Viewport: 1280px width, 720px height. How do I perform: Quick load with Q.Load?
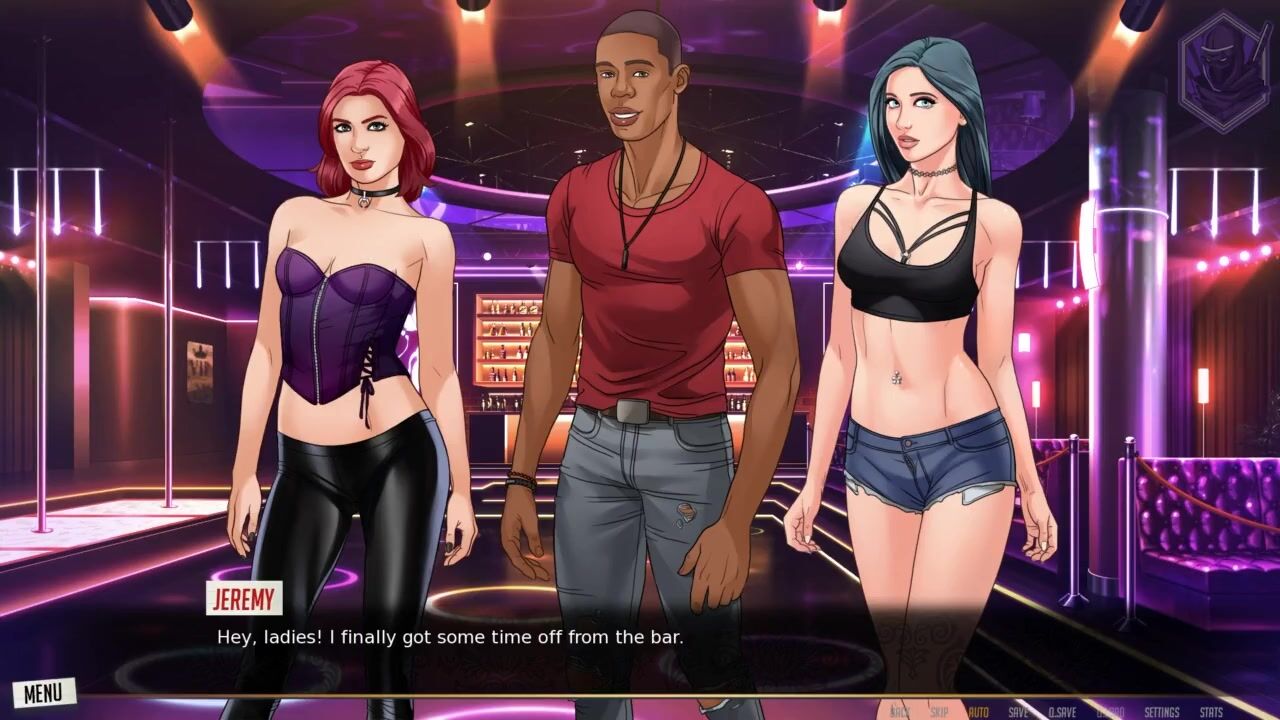click(1110, 712)
